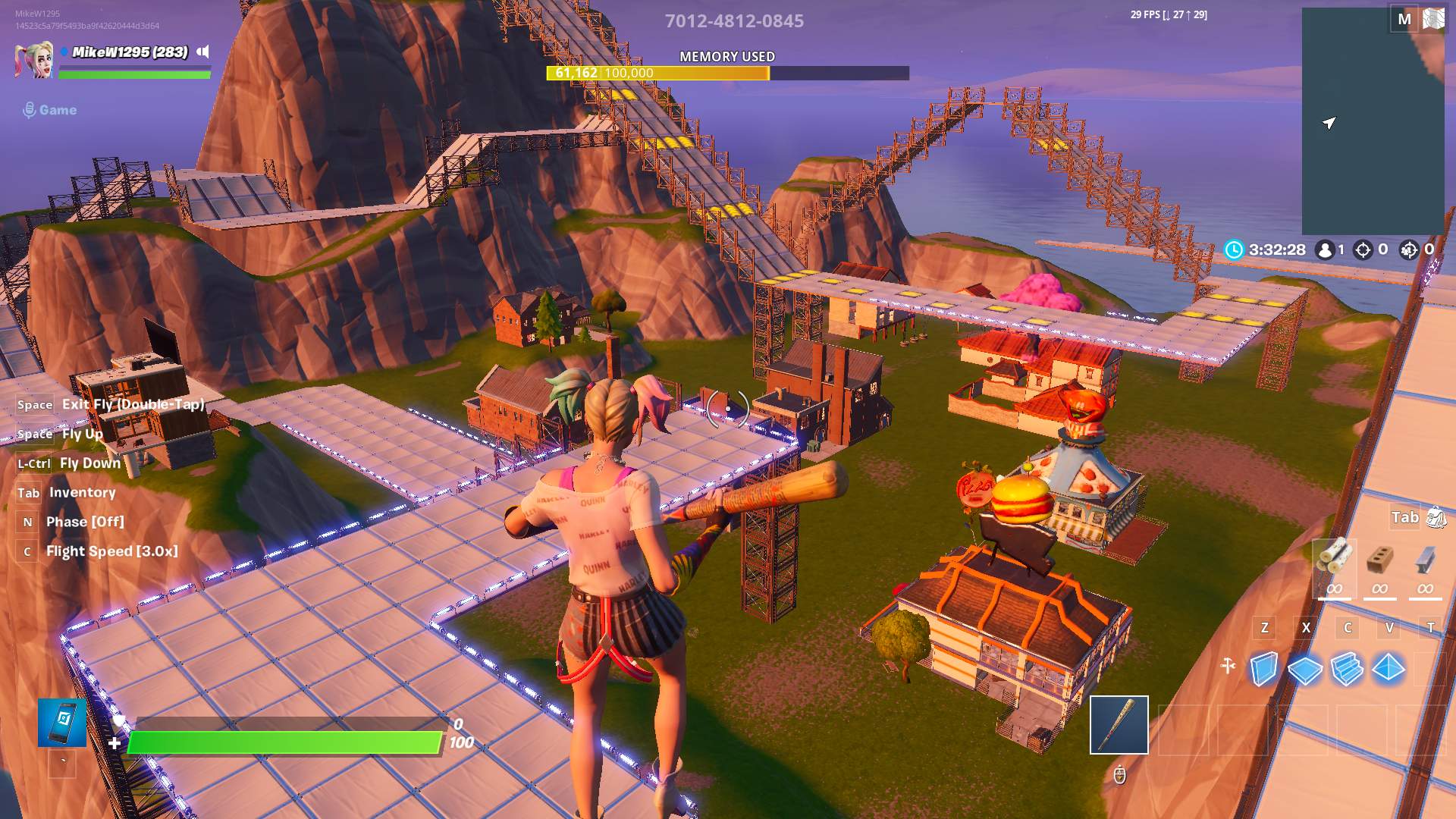Choose the wall building piece
The image size is (1456, 819).
click(x=1263, y=669)
